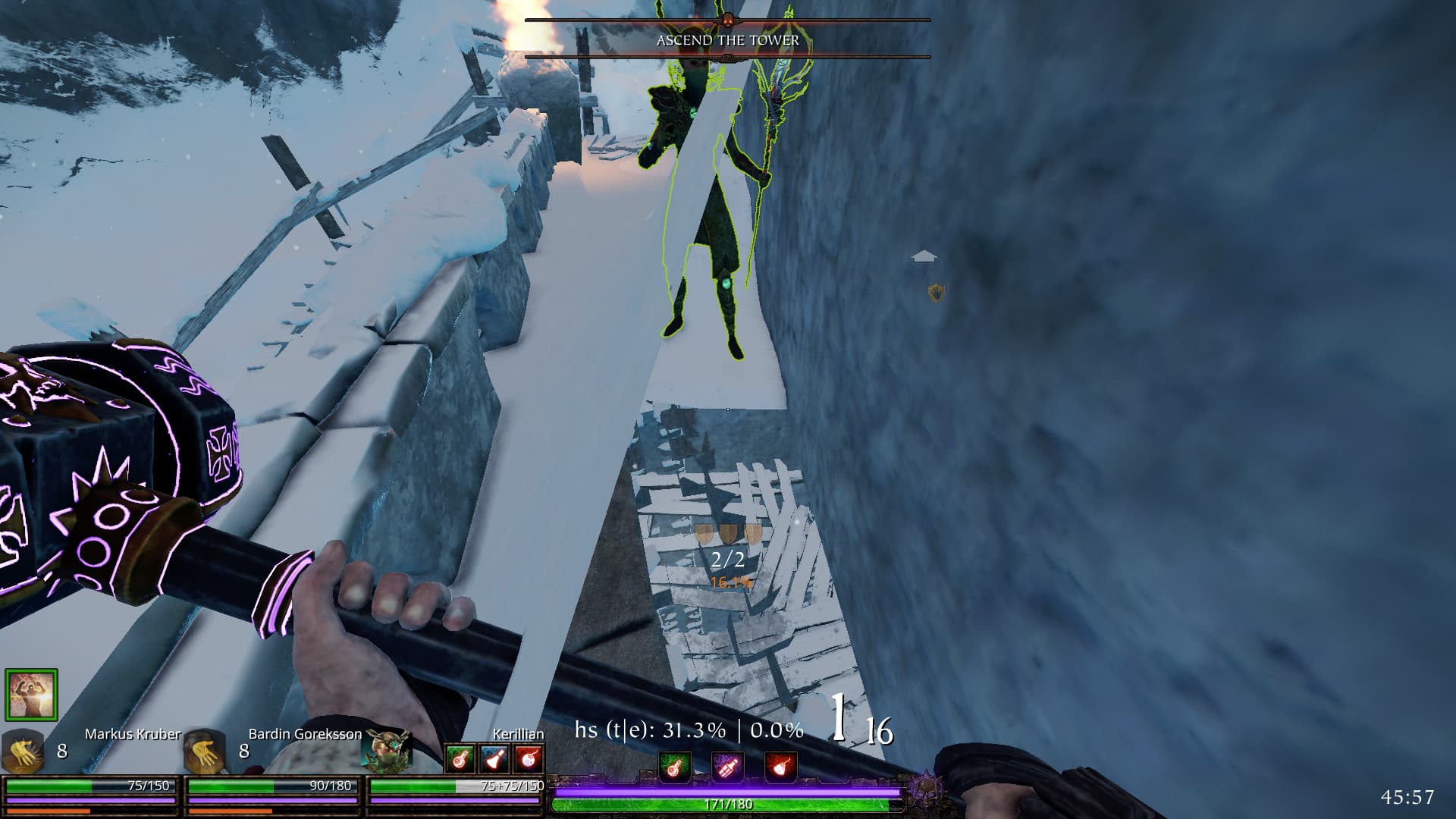Click Kerillian's green healing flask icon
The image size is (1456, 819).
click(460, 758)
